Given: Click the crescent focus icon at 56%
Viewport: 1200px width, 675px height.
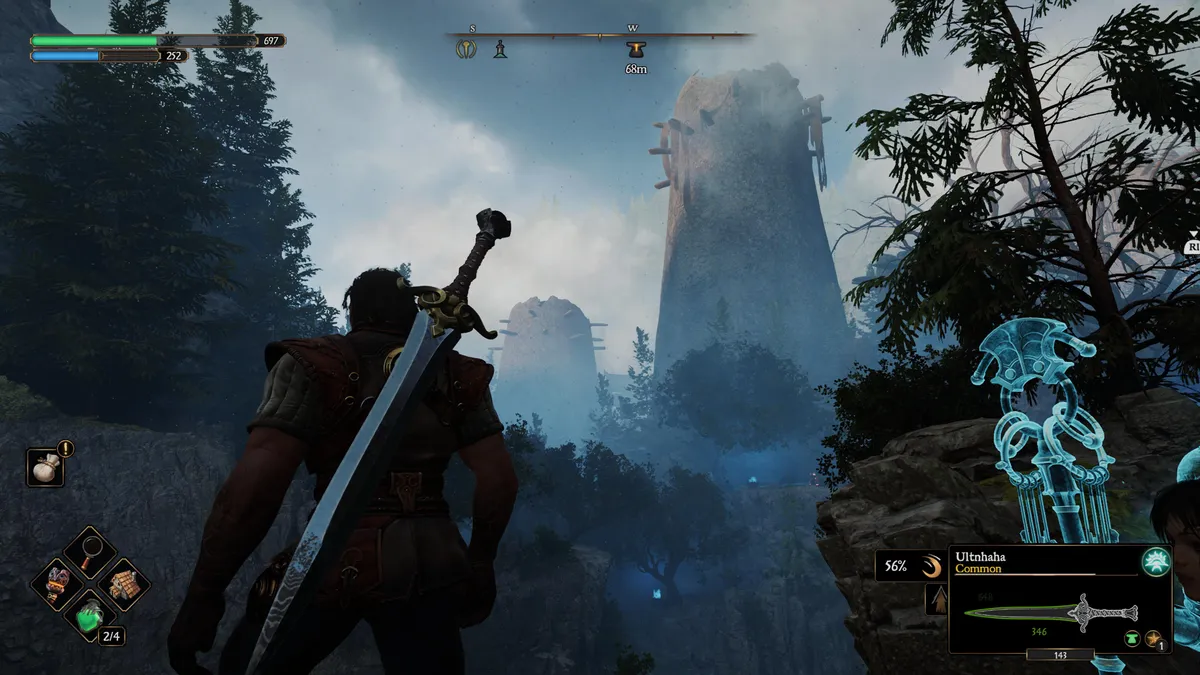Looking at the screenshot, I should click(931, 567).
